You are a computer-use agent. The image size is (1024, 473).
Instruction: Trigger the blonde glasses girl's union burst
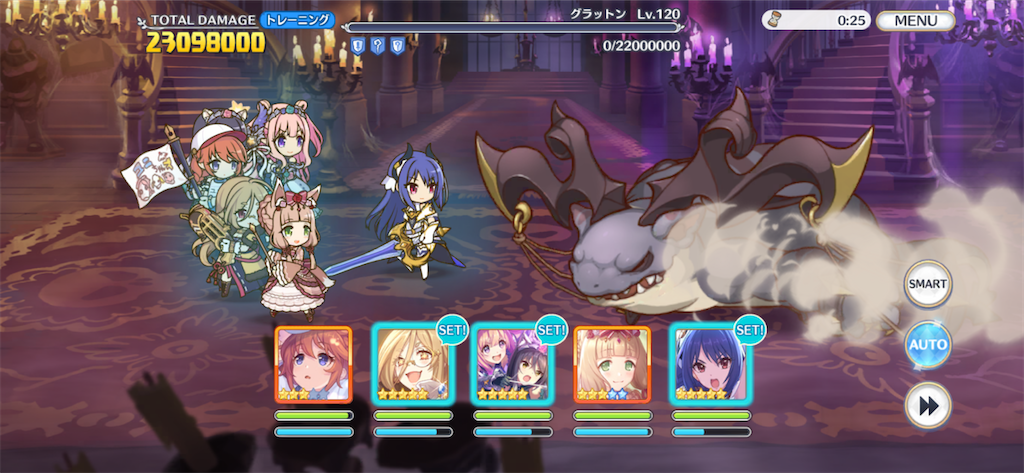click(x=412, y=364)
